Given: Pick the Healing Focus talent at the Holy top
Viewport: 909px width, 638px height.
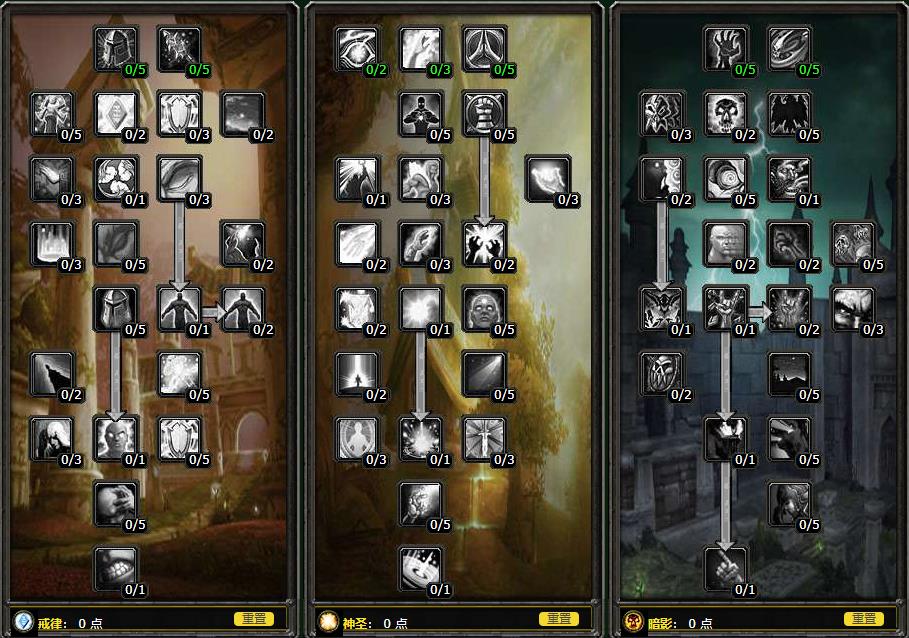Looking at the screenshot, I should [357, 48].
